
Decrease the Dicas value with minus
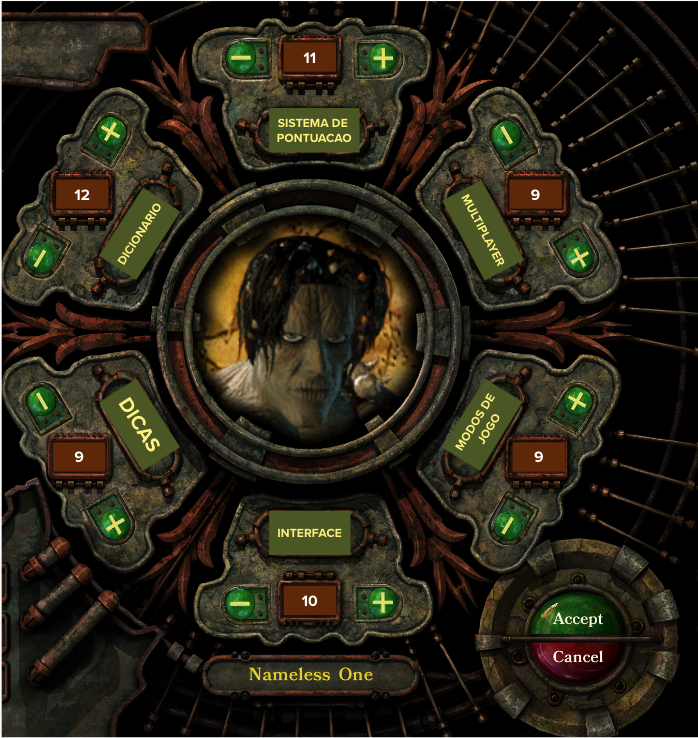click(x=39, y=400)
